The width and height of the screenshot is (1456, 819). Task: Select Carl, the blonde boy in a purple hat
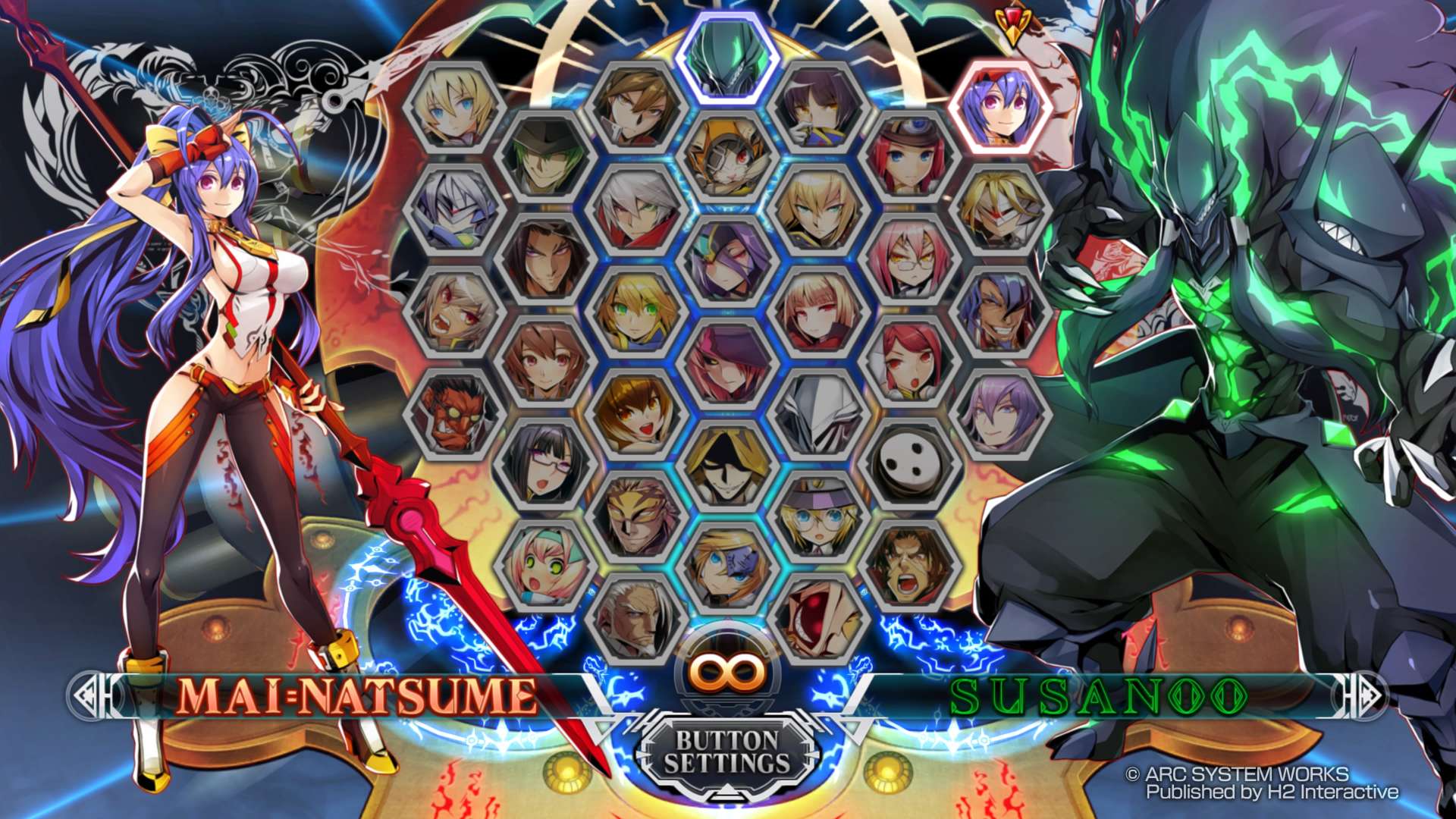click(817, 516)
